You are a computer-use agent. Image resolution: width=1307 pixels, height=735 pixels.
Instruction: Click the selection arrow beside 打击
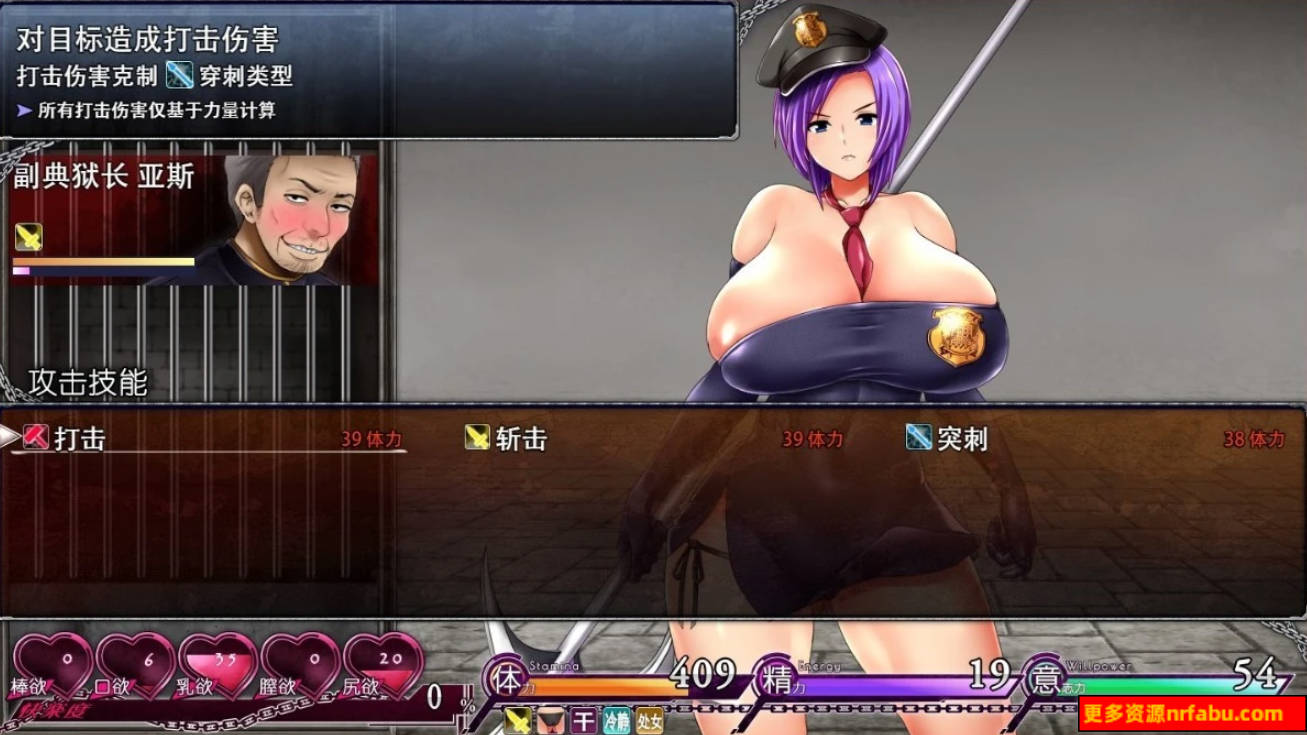[x=9, y=436]
